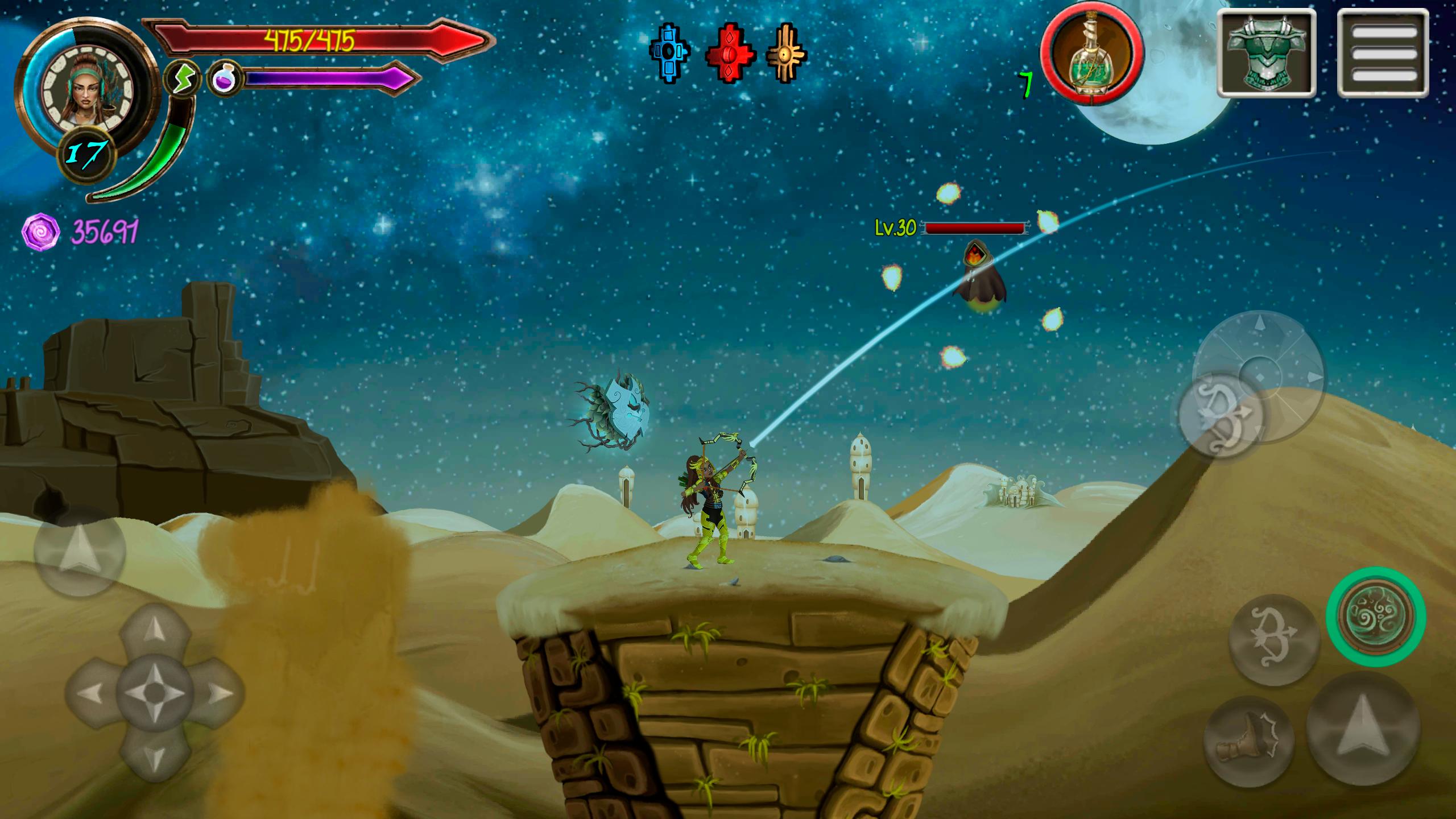Tap the purple mana potion icon
The width and height of the screenshot is (1456, 819).
pyautogui.click(x=224, y=78)
